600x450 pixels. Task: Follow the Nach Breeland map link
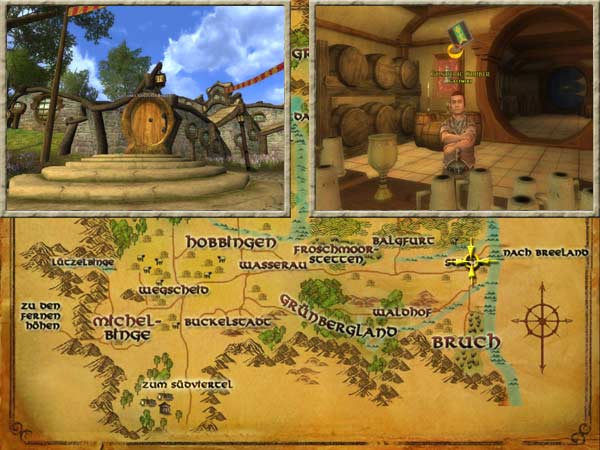click(546, 252)
